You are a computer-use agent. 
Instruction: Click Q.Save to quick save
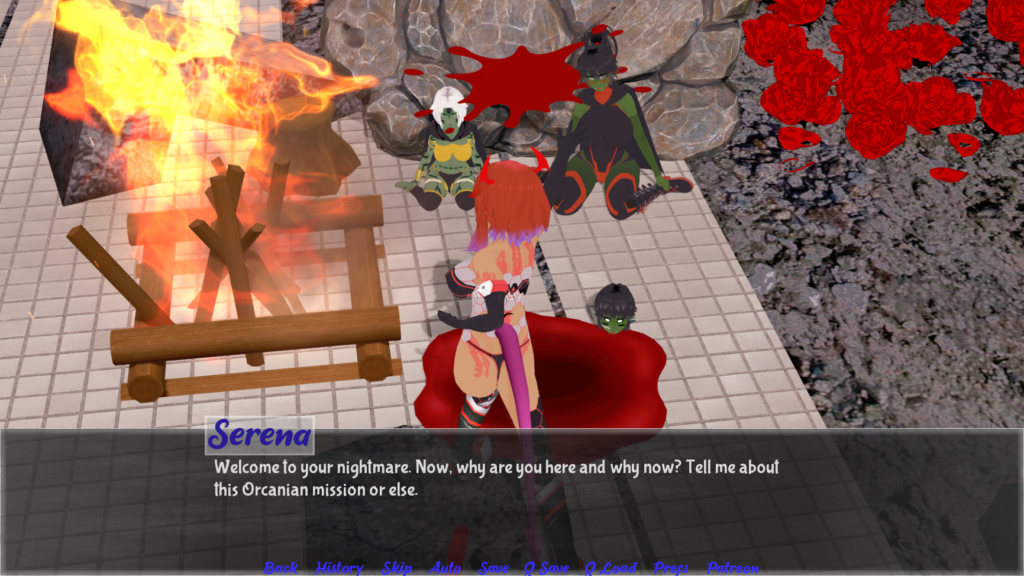(x=547, y=567)
